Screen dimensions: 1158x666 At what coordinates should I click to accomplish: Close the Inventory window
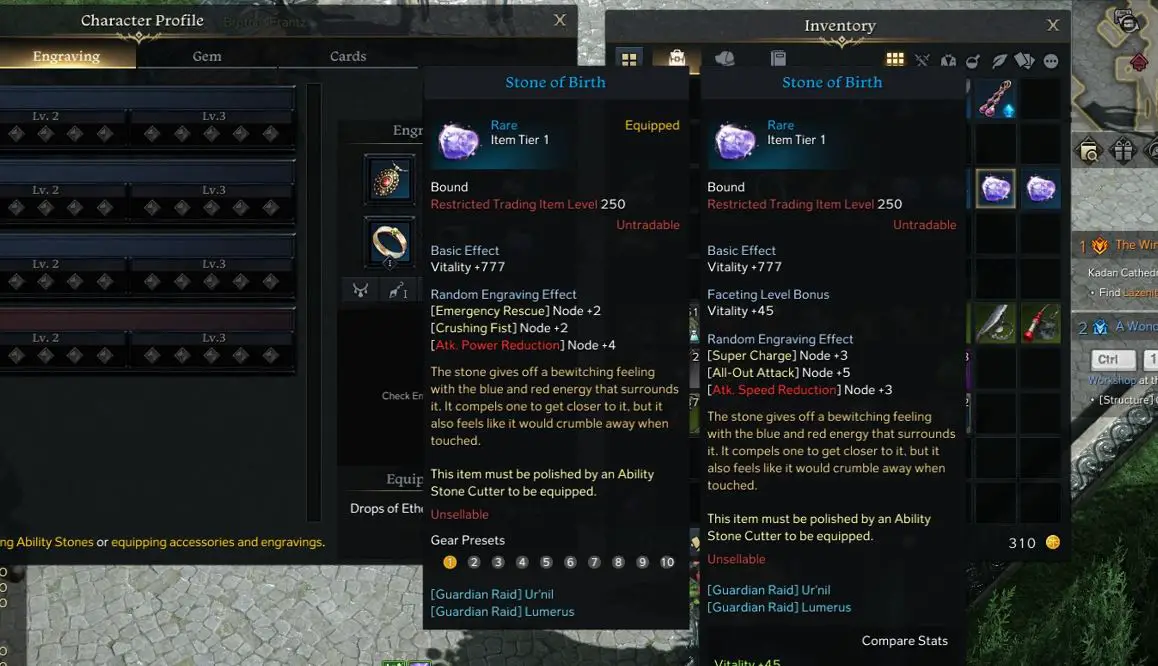1052,26
